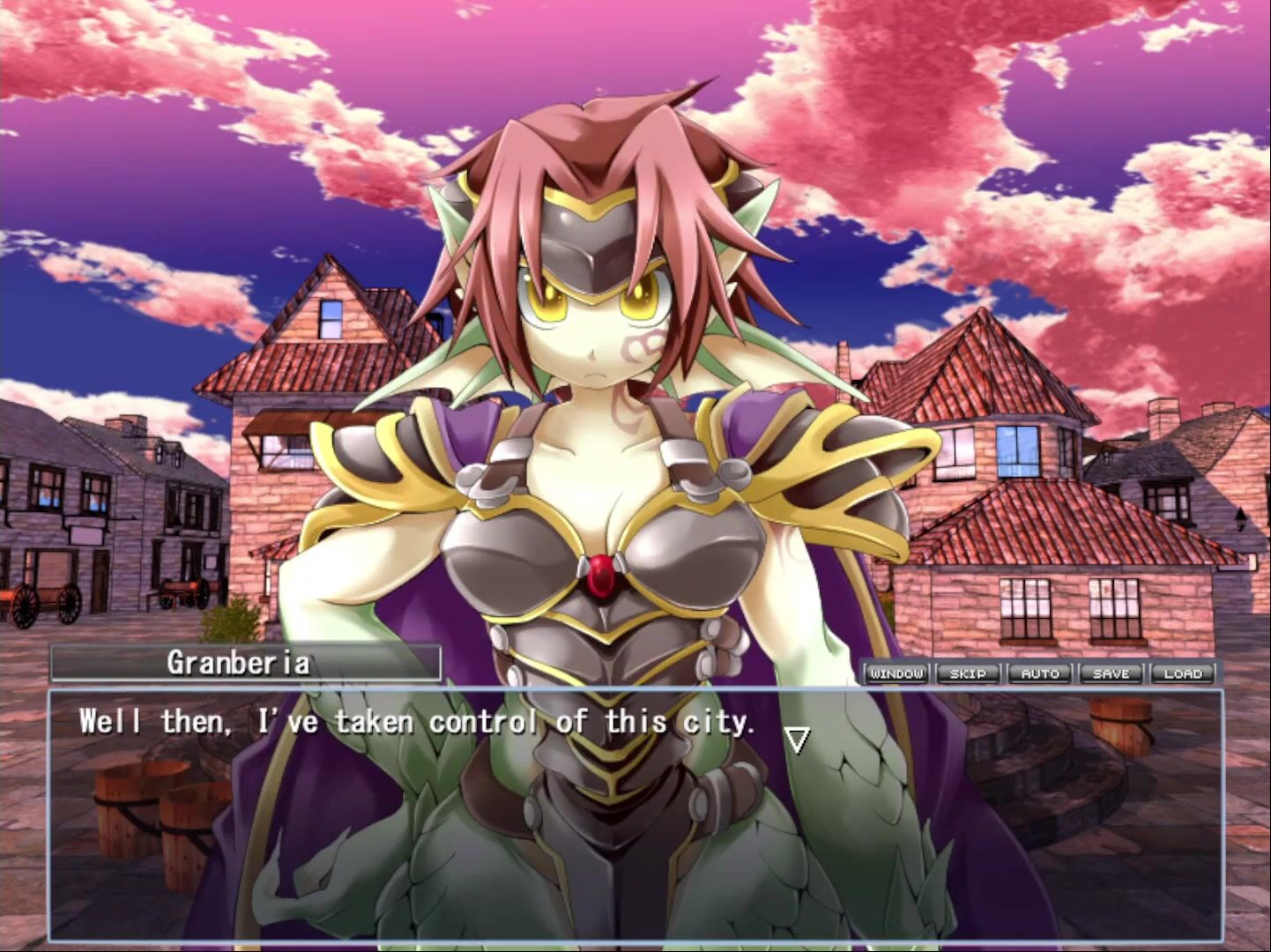Open the SAVE menu
The image size is (1271, 952).
point(1111,673)
